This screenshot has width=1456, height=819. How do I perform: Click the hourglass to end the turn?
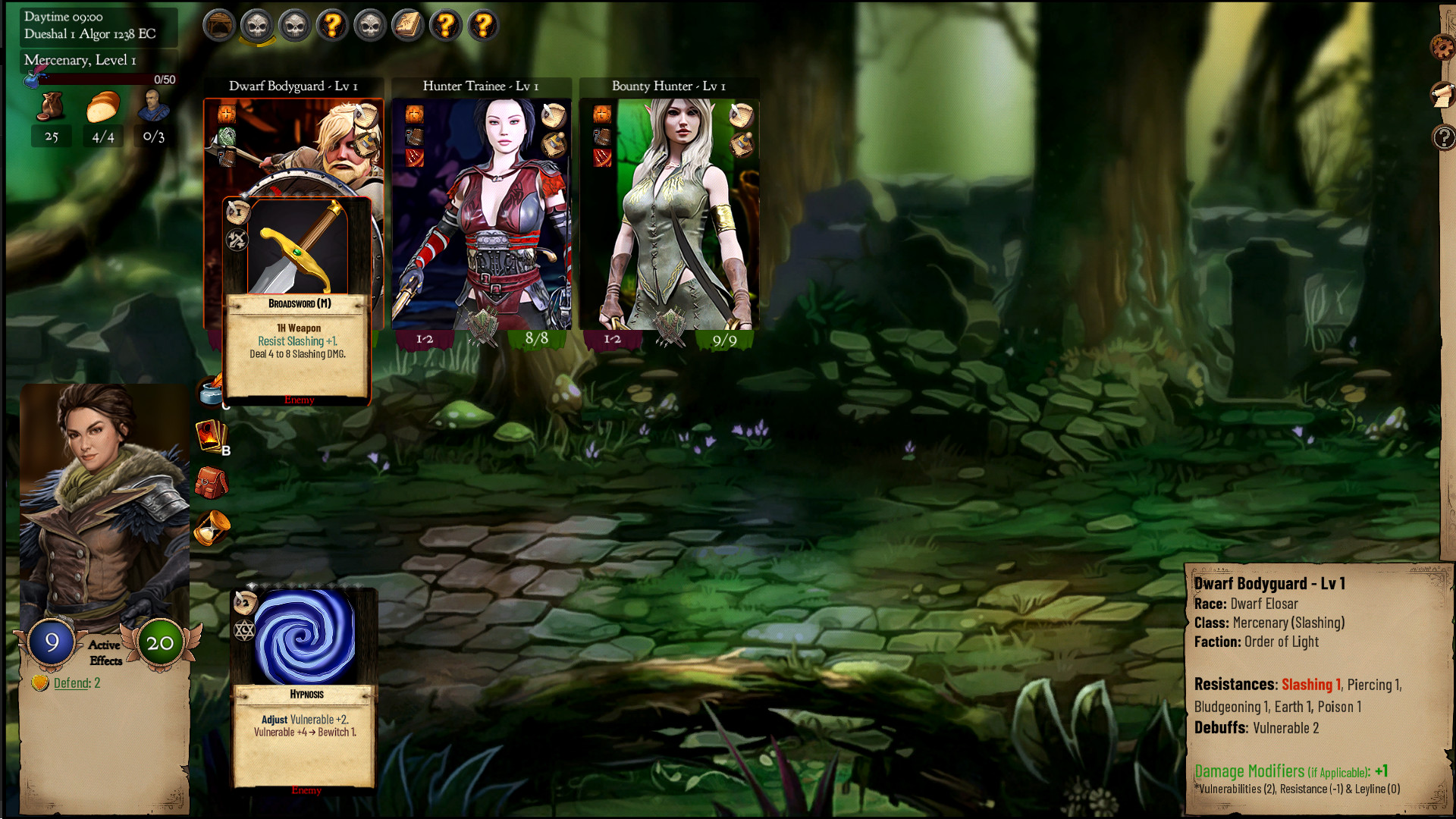click(x=212, y=529)
